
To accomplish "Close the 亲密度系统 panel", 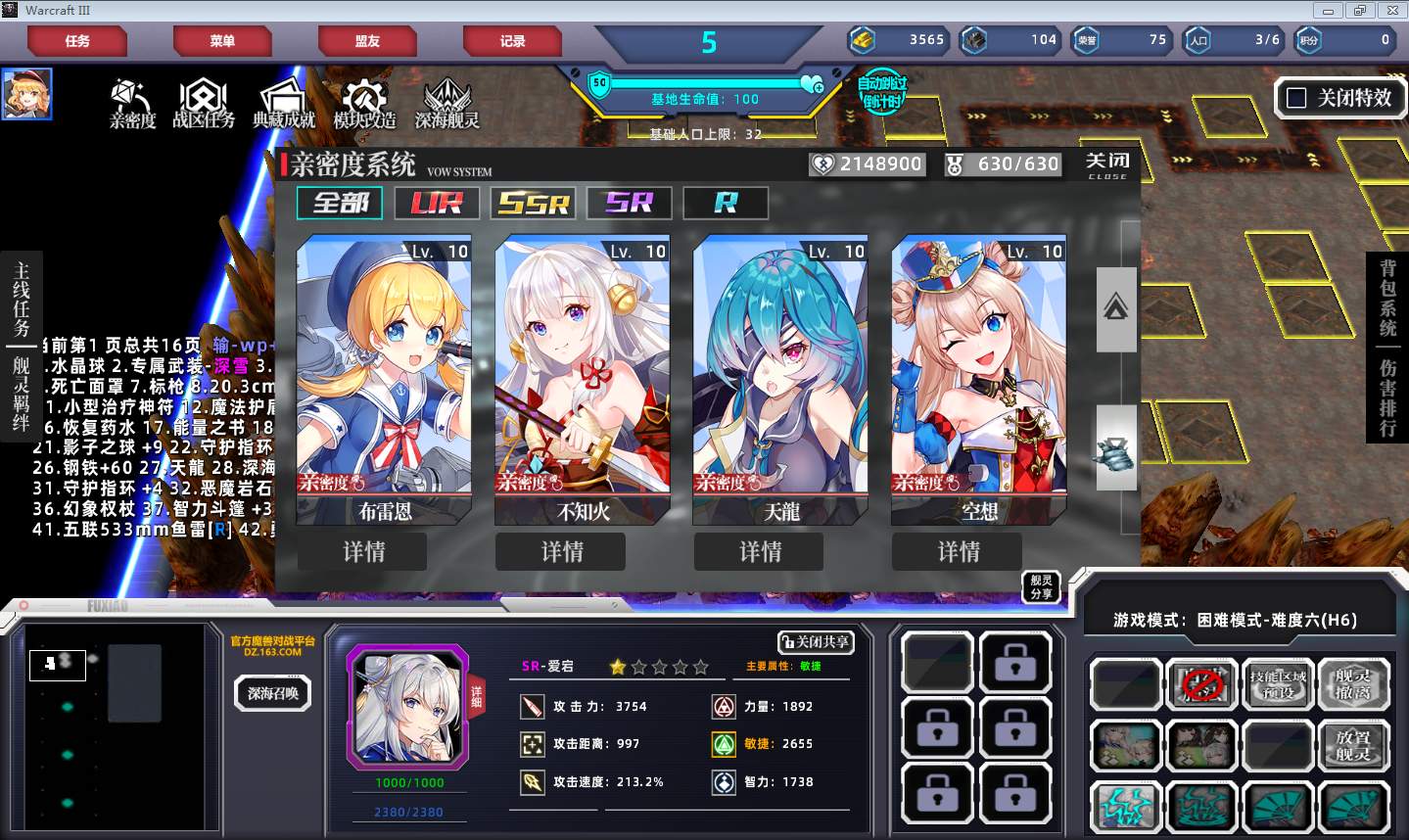I will (x=1107, y=163).
